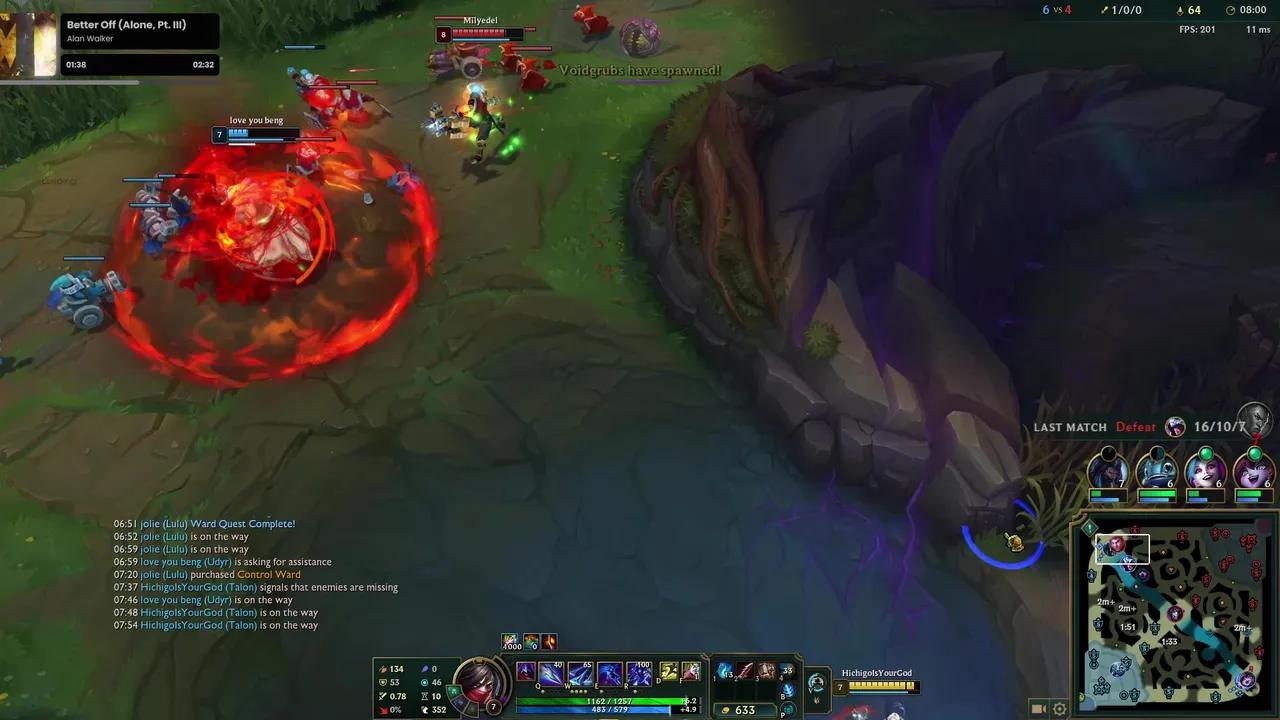The image size is (1280, 720).
Task: Click the Ignite summoner spell in the F slot
Action: (x=690, y=673)
